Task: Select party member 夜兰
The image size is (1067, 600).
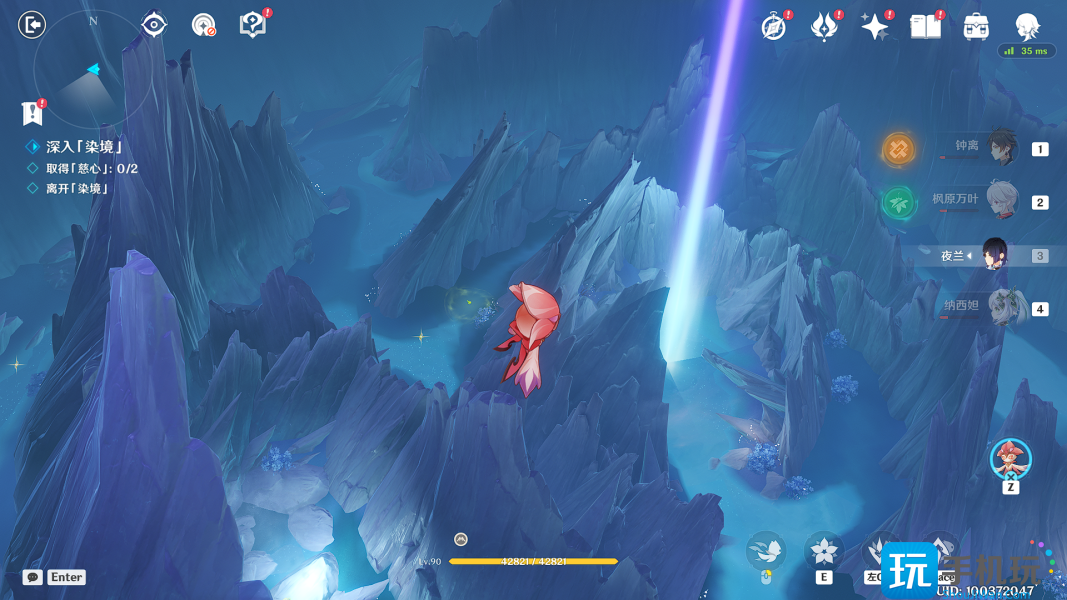Action: (x=996, y=255)
